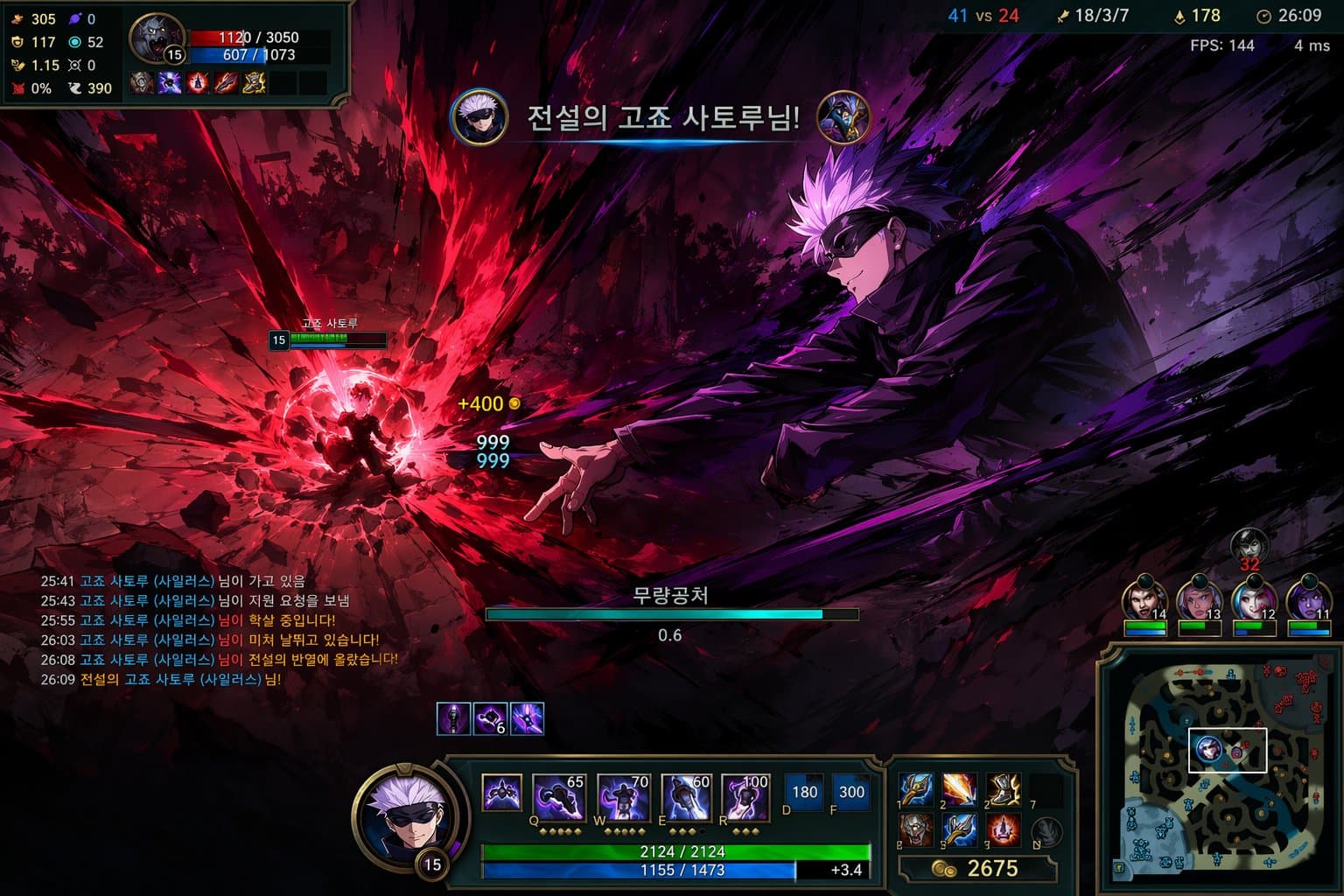Click the D summoner spell on 180 cooldown

[803, 792]
